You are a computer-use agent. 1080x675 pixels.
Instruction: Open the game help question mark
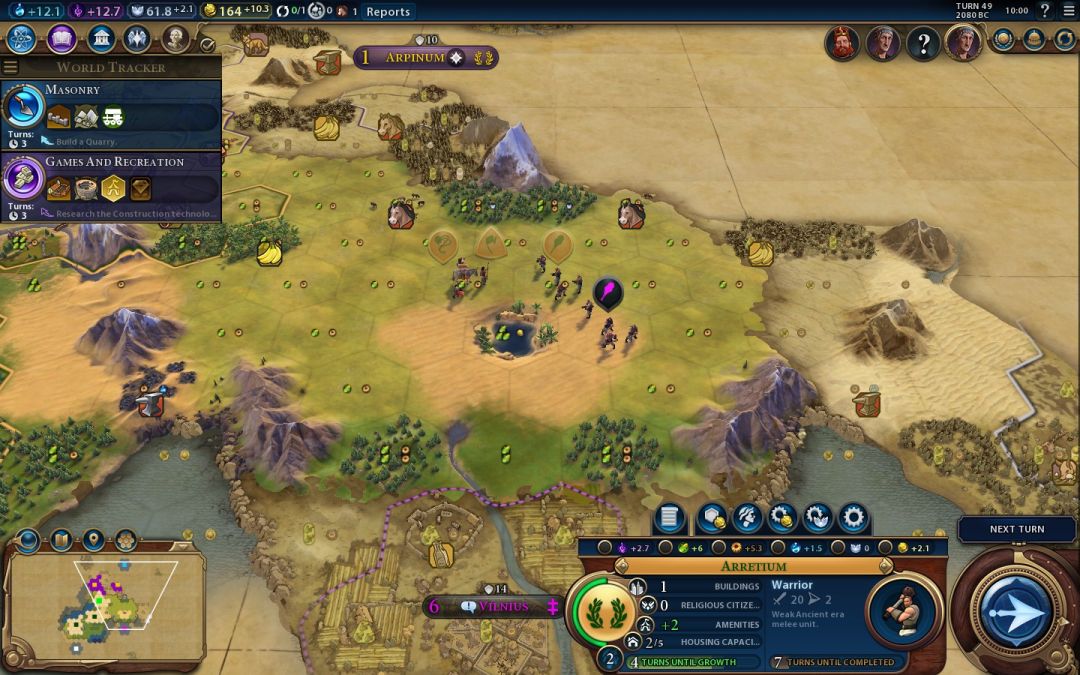point(1045,11)
